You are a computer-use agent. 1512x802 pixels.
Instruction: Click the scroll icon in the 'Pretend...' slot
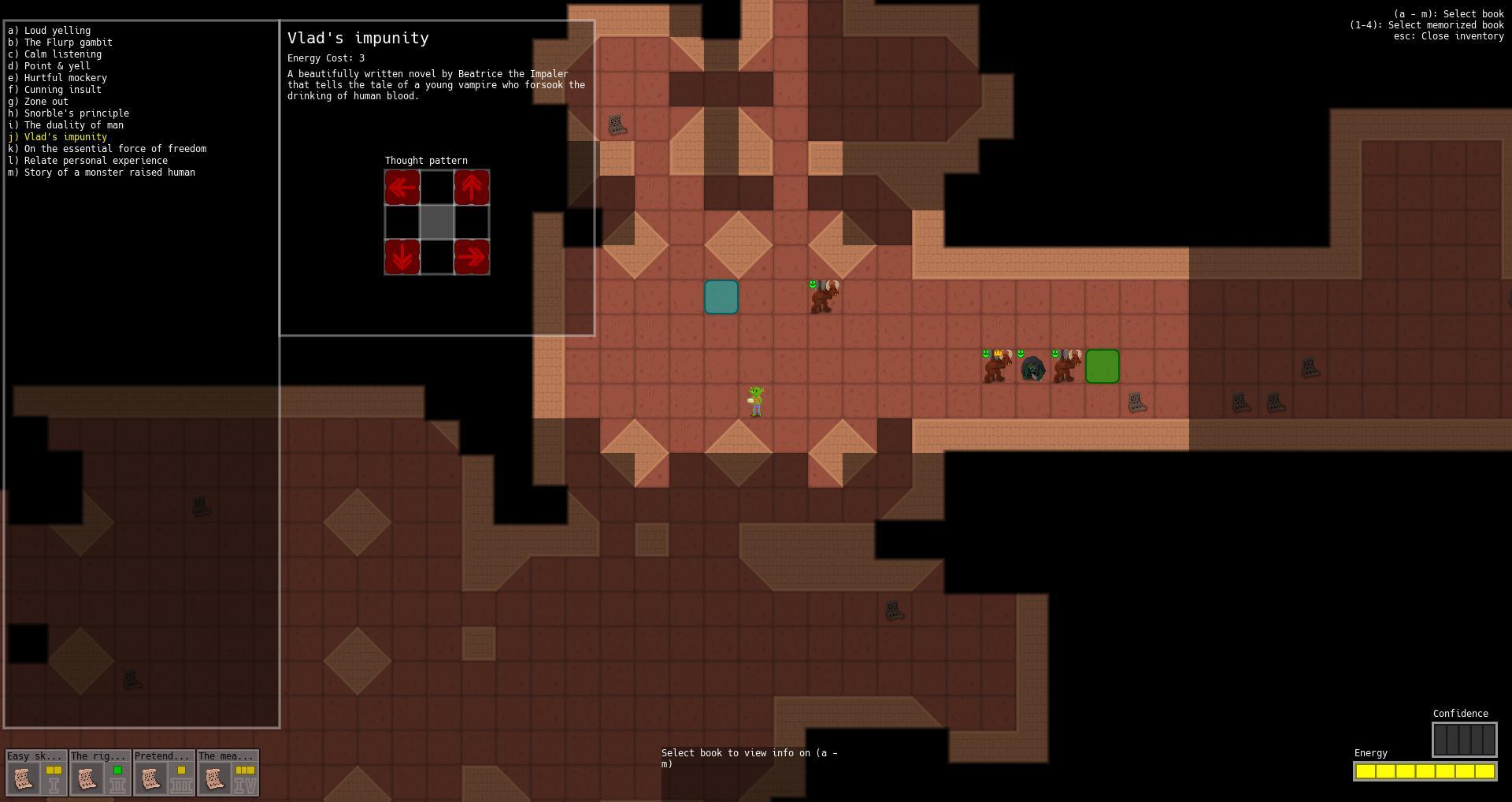pyautogui.click(x=150, y=780)
